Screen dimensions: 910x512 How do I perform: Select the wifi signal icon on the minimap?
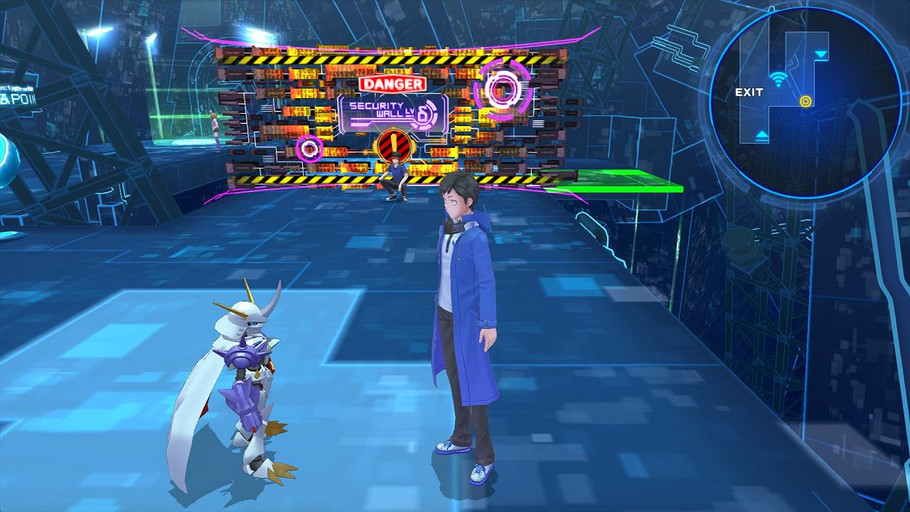779,78
